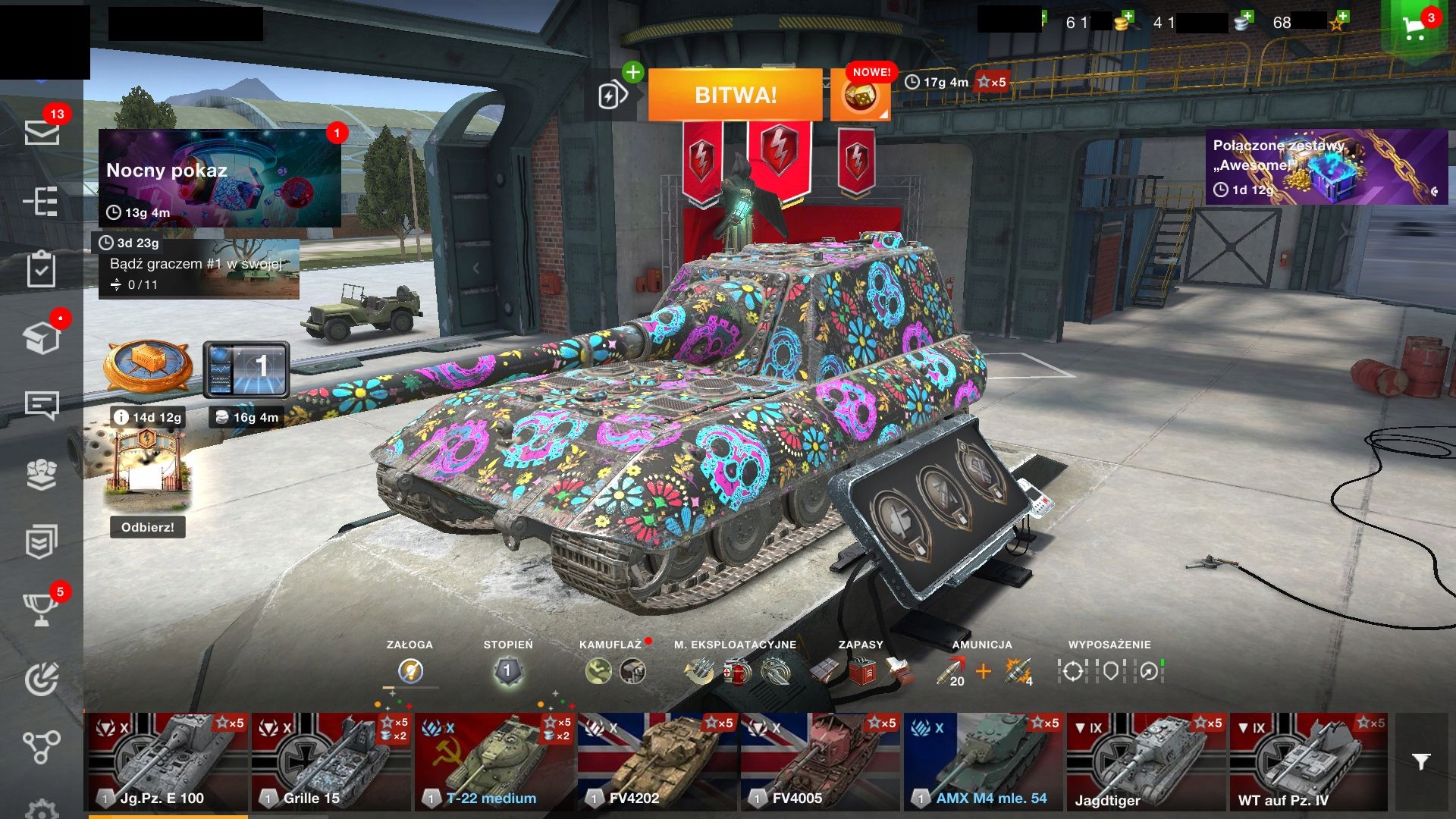Select the Grille 15 tank
The image size is (1456, 819).
tap(330, 761)
